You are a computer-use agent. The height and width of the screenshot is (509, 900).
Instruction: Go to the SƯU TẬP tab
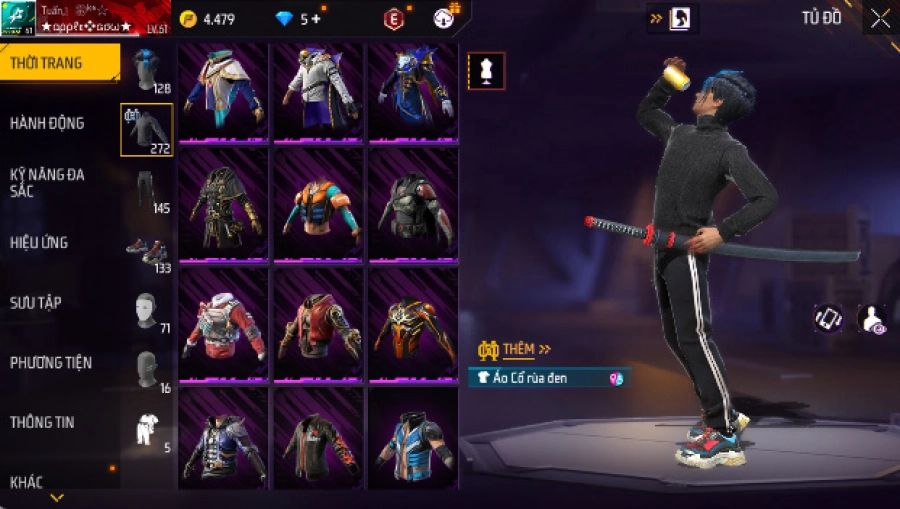36,302
